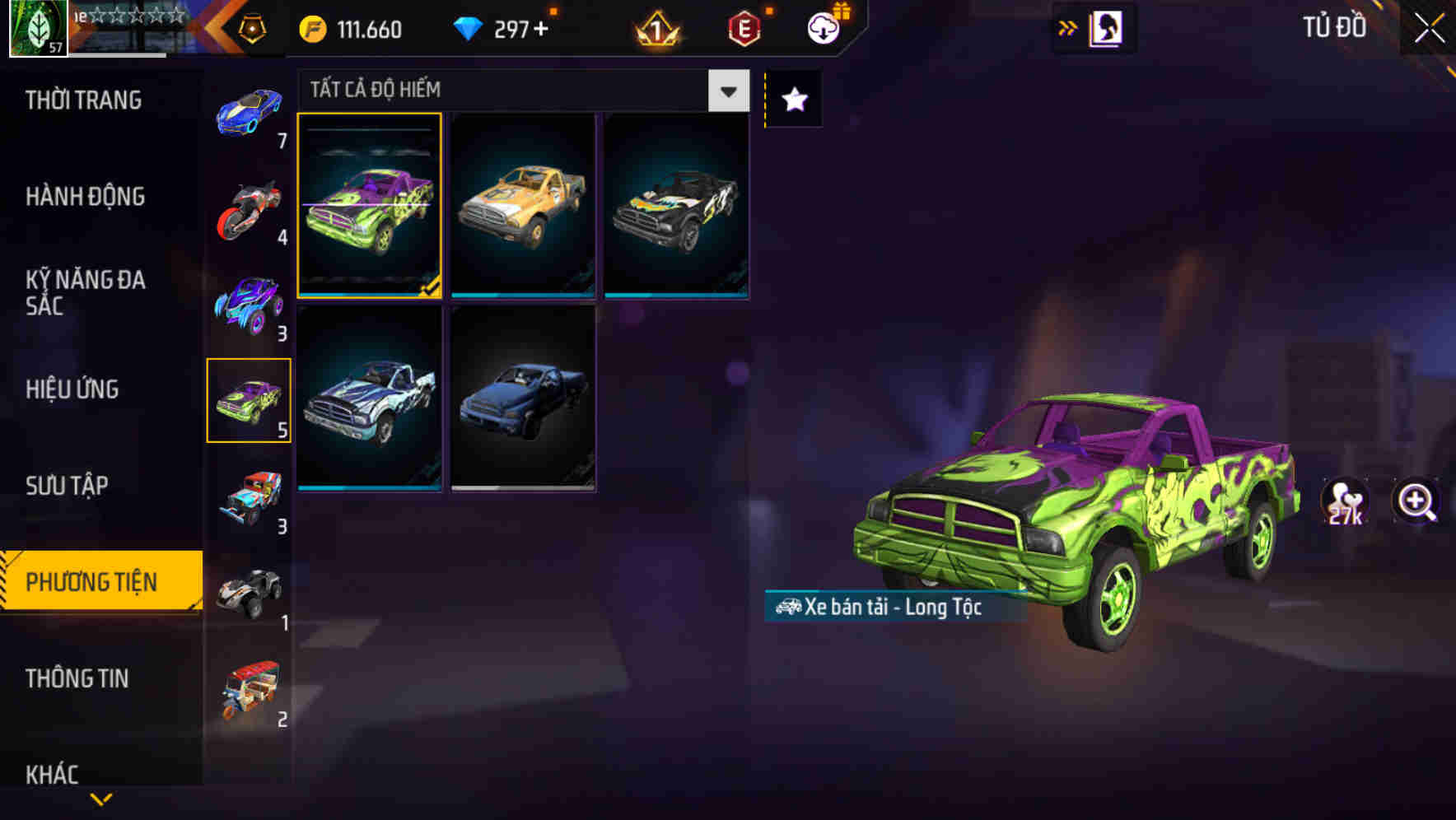Expand the top bar with the double chevron
Image resolution: width=1456 pixels, height=820 pixels.
click(x=1067, y=27)
